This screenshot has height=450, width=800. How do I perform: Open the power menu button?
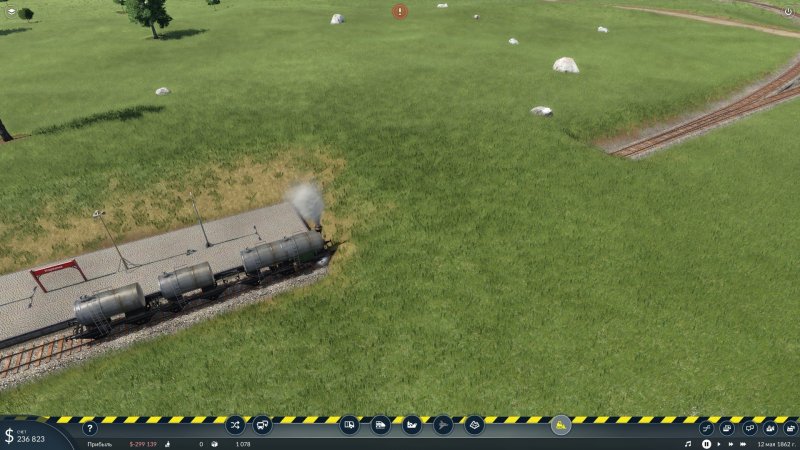788,11
